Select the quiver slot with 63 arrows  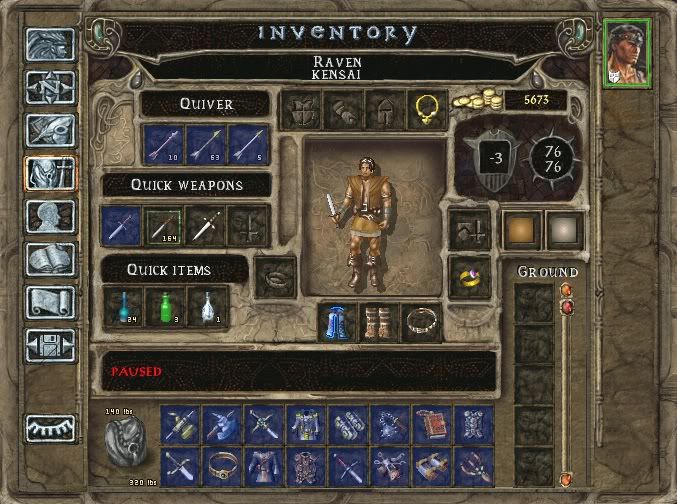pos(206,144)
